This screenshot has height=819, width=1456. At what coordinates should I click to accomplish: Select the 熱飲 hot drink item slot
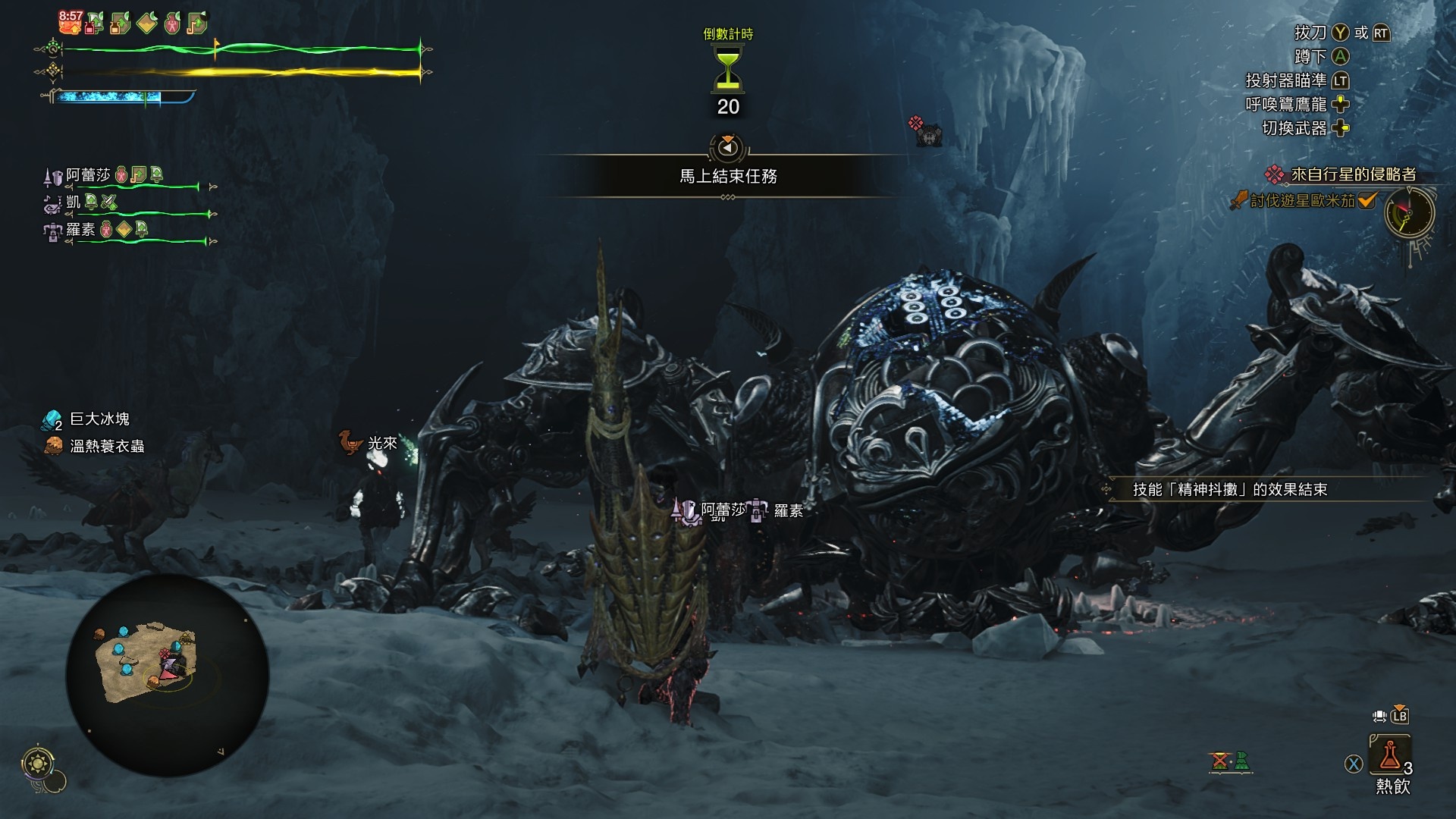[1390, 755]
